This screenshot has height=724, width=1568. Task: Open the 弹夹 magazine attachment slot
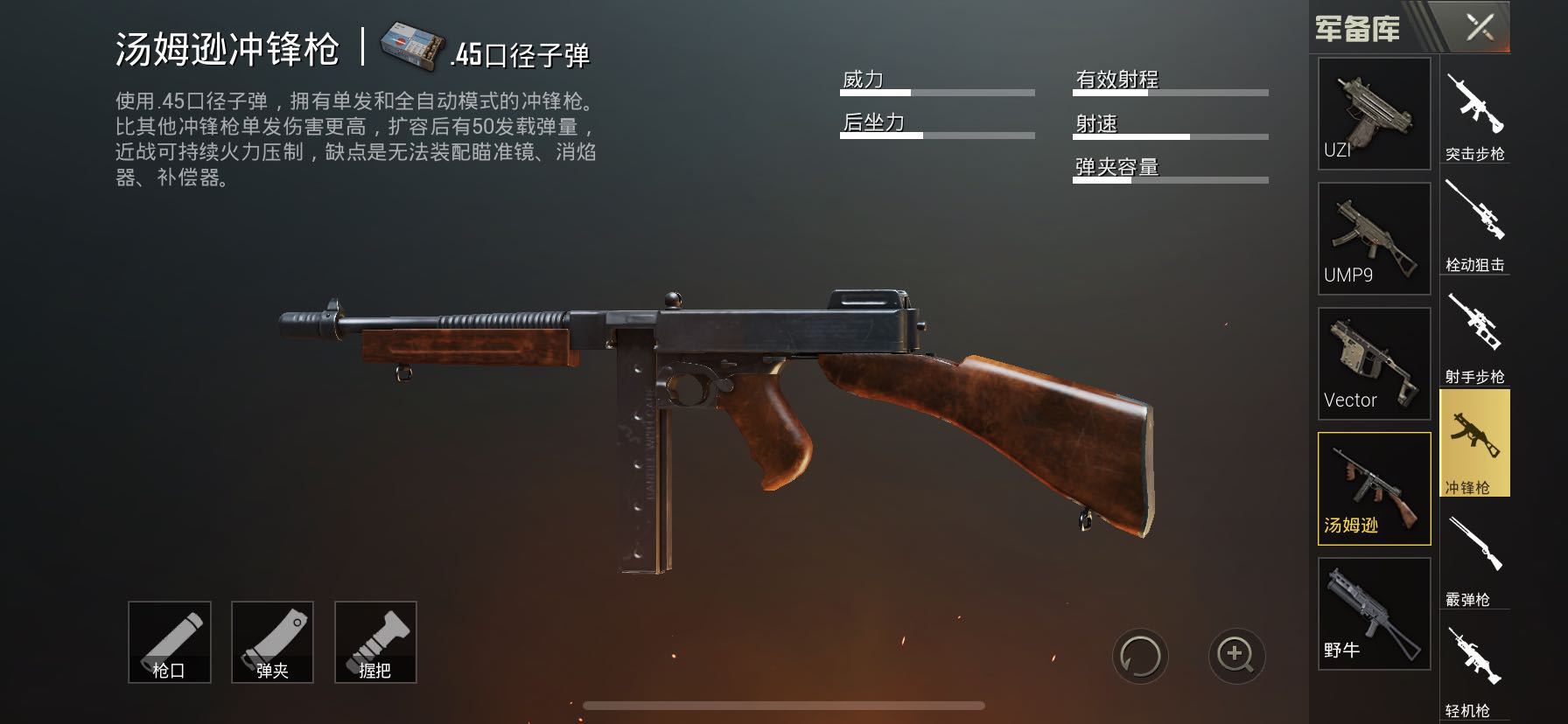pos(272,643)
